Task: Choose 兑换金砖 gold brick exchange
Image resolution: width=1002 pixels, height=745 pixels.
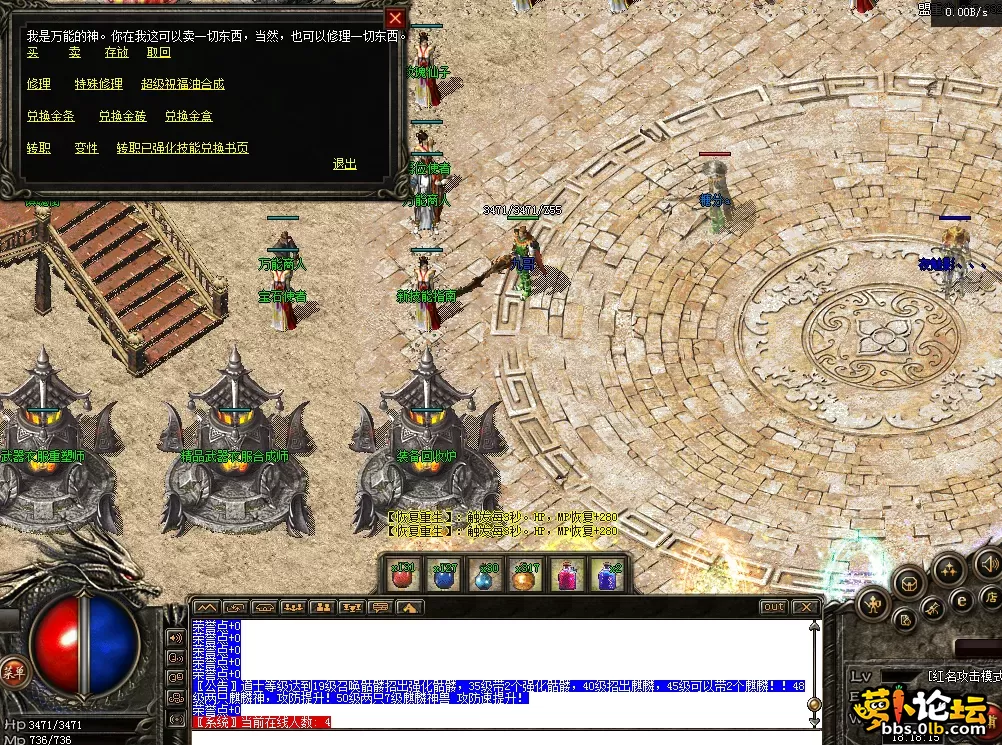Action: point(122,116)
